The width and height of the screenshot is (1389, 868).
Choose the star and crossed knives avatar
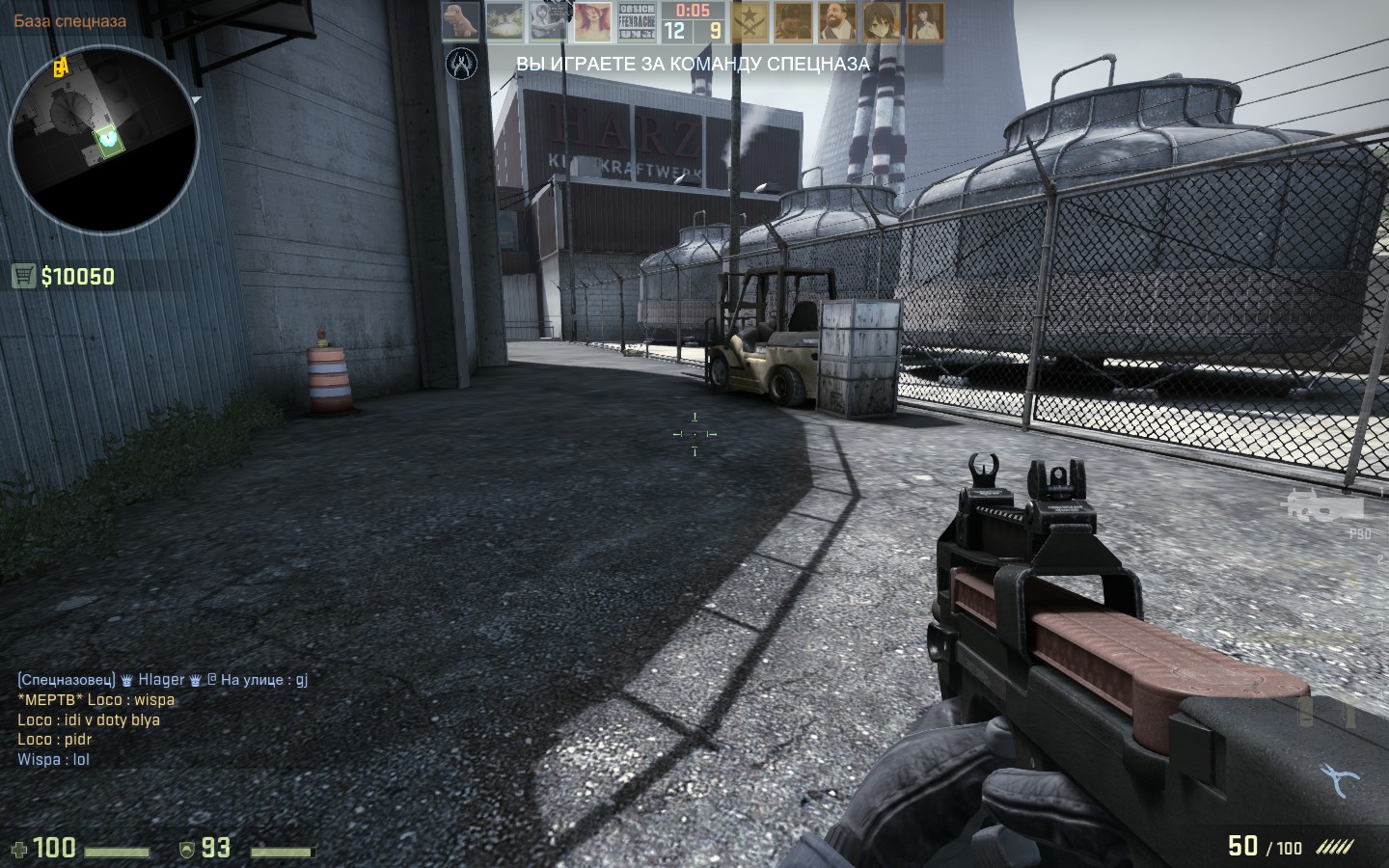749,21
